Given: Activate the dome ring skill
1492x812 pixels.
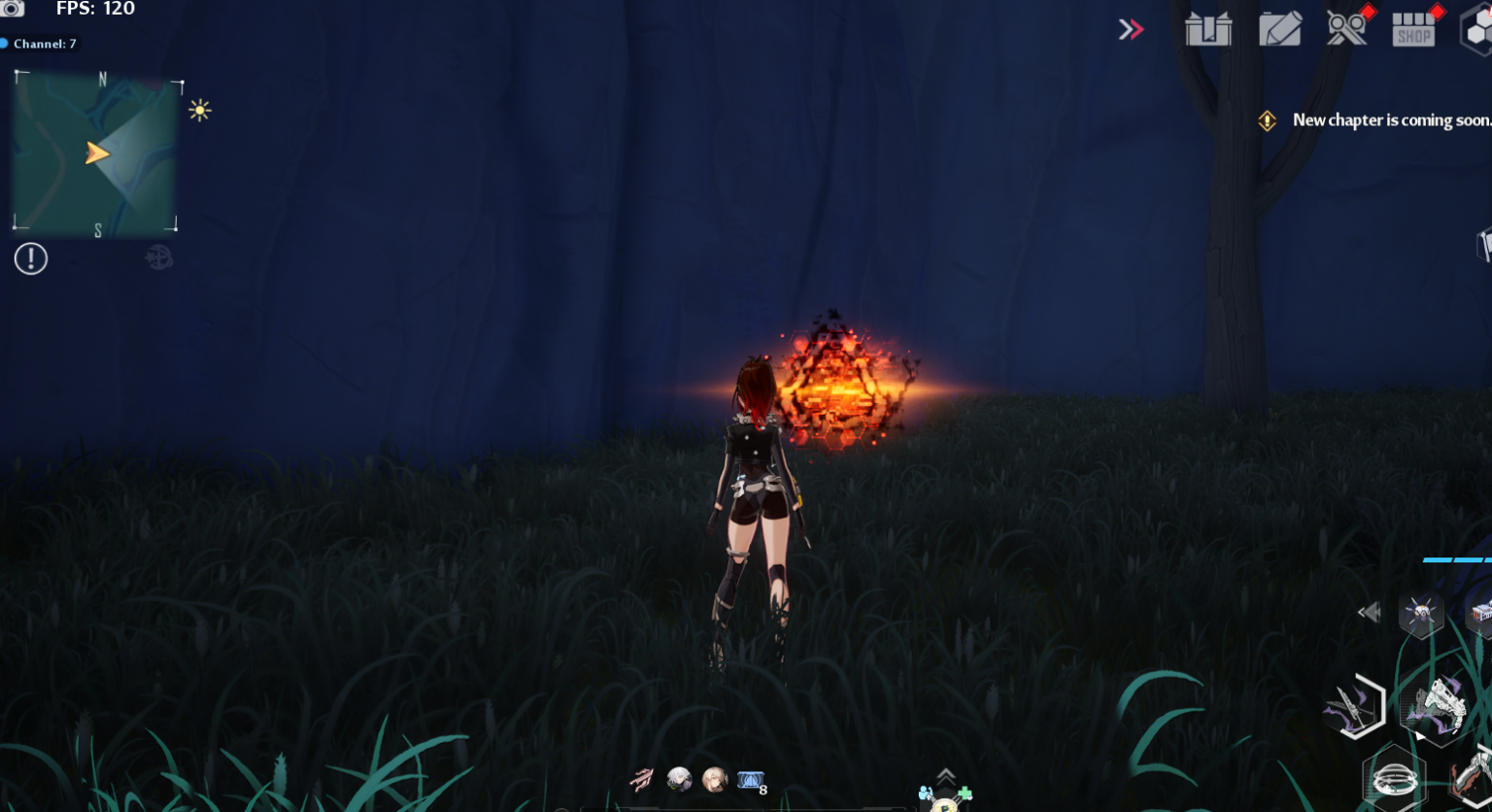Looking at the screenshot, I should click(x=1395, y=778).
